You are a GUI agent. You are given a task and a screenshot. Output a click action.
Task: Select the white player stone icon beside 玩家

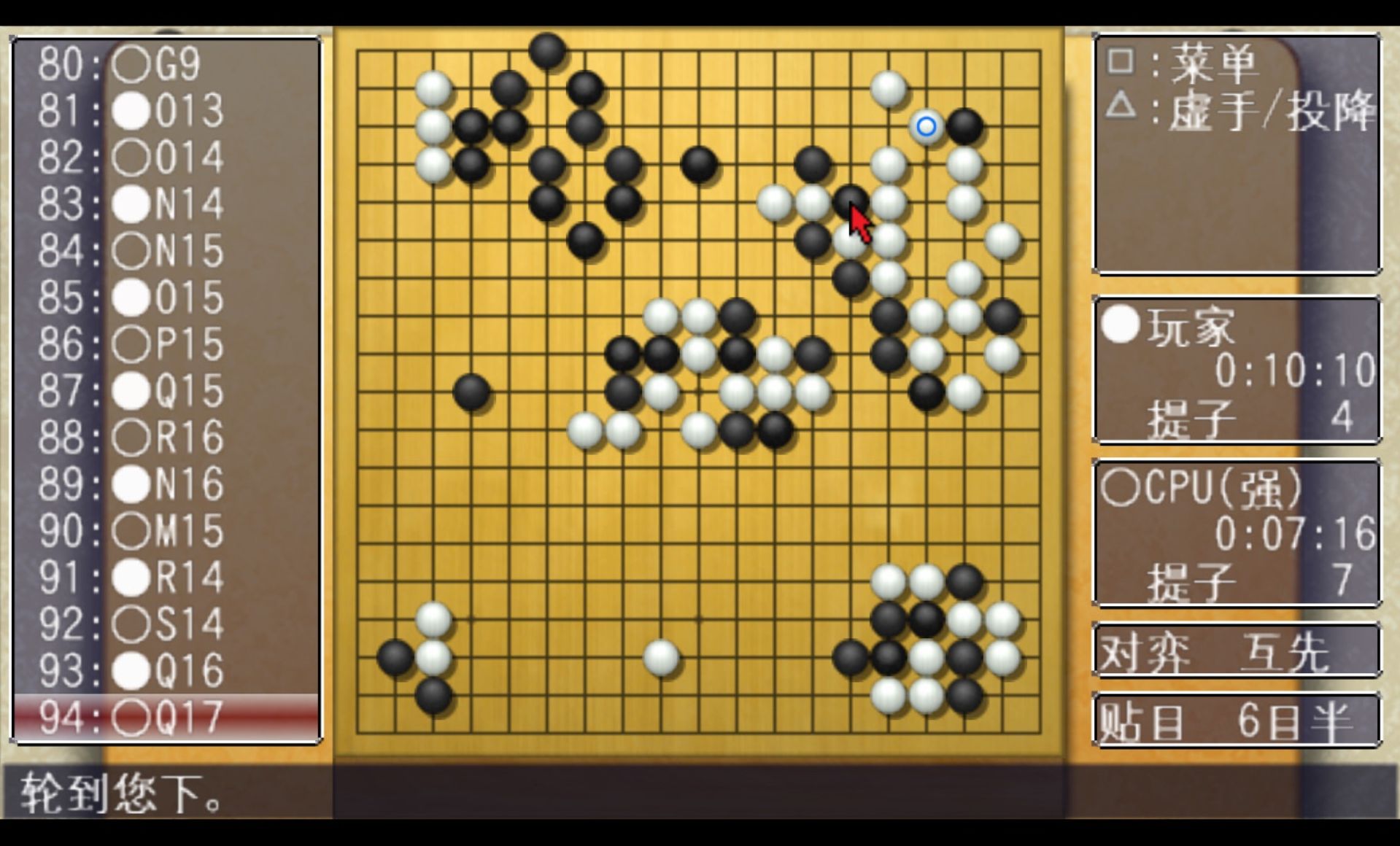(1121, 325)
